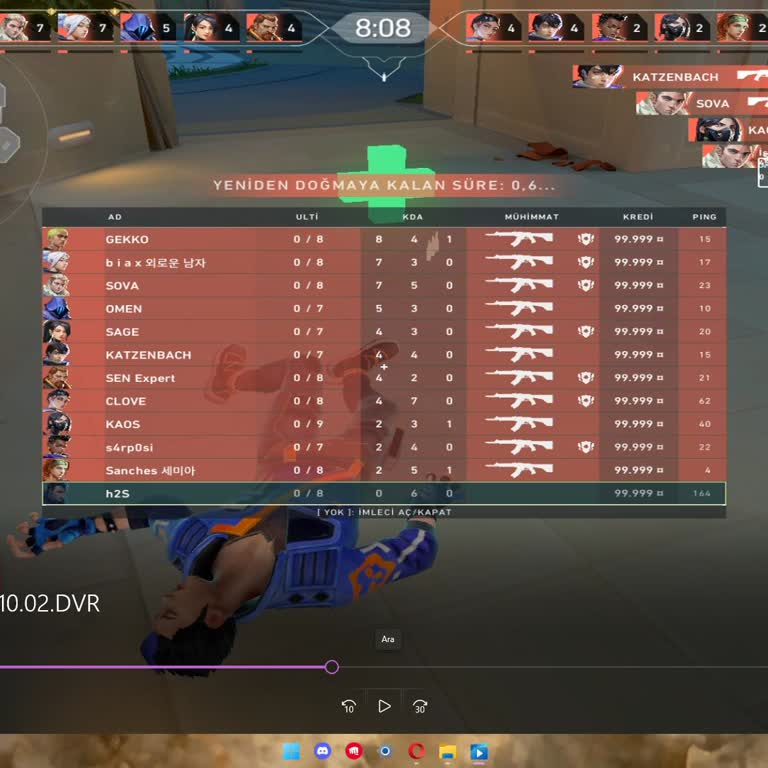Click the video seek bar handle
768x768 pixels.
click(x=332, y=667)
